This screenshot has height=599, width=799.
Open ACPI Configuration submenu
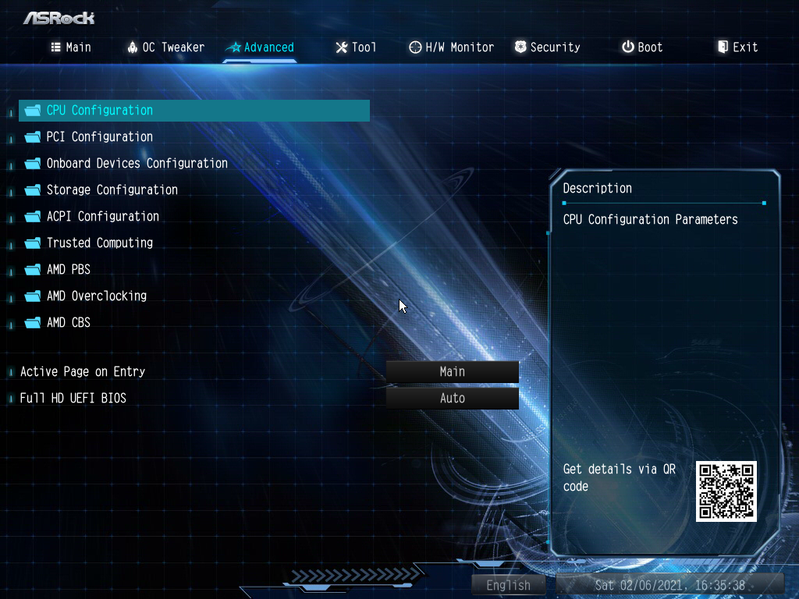pos(102,216)
